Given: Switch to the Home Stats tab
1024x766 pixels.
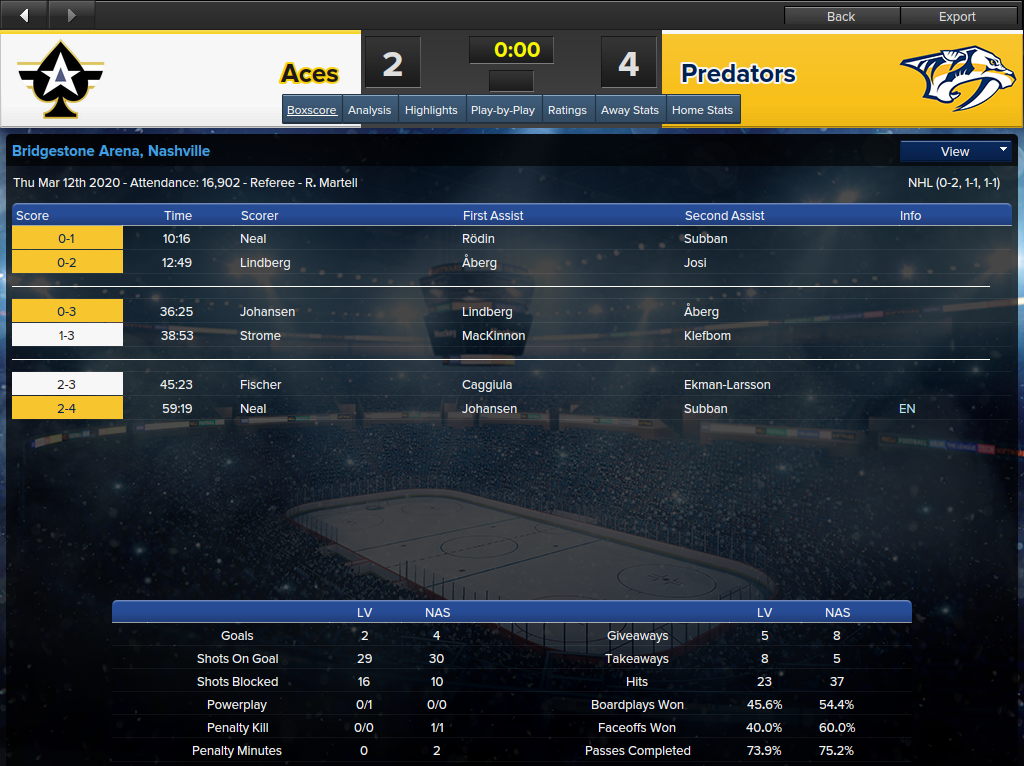Looking at the screenshot, I should (x=702, y=110).
